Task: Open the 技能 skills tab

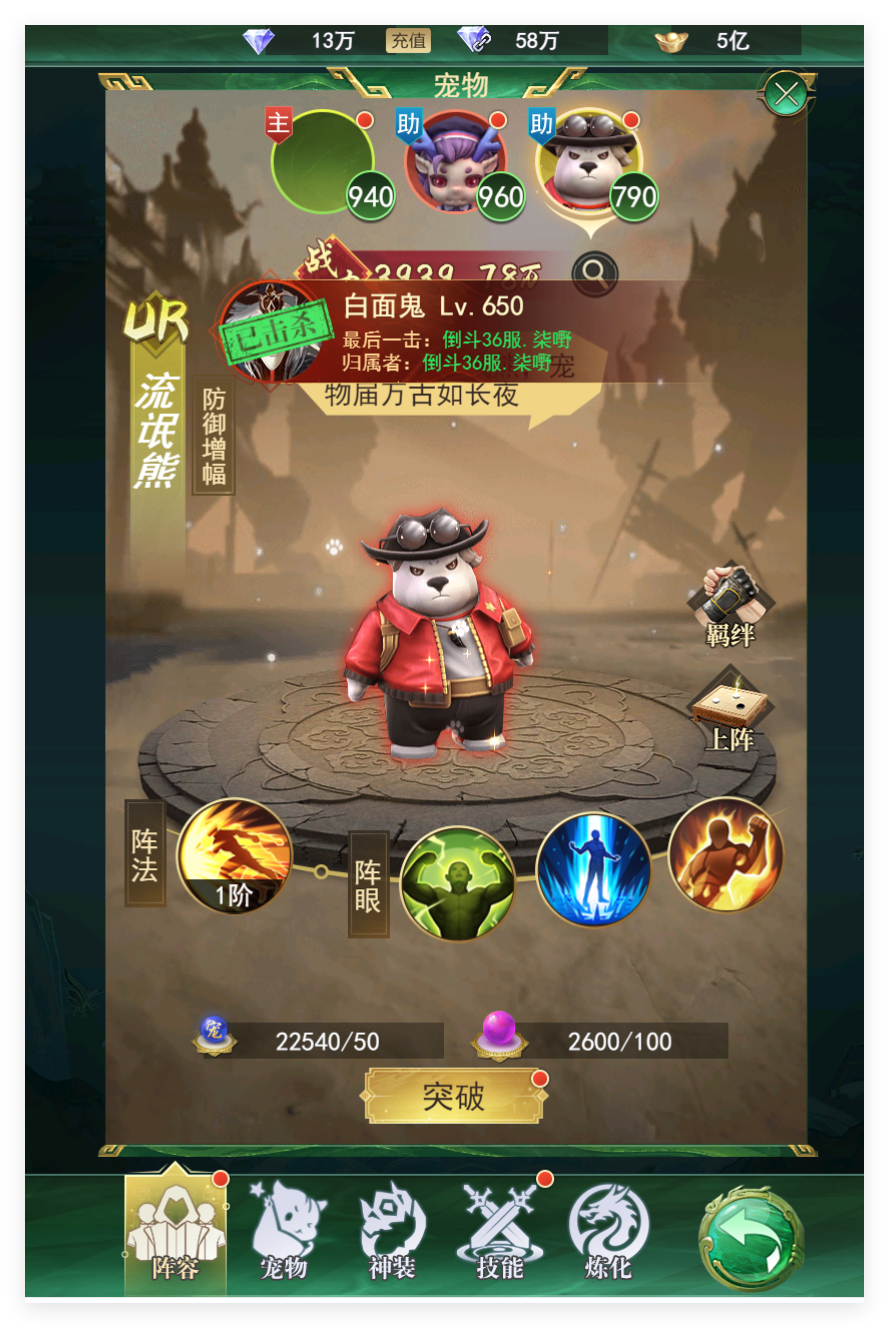Action: point(500,1232)
